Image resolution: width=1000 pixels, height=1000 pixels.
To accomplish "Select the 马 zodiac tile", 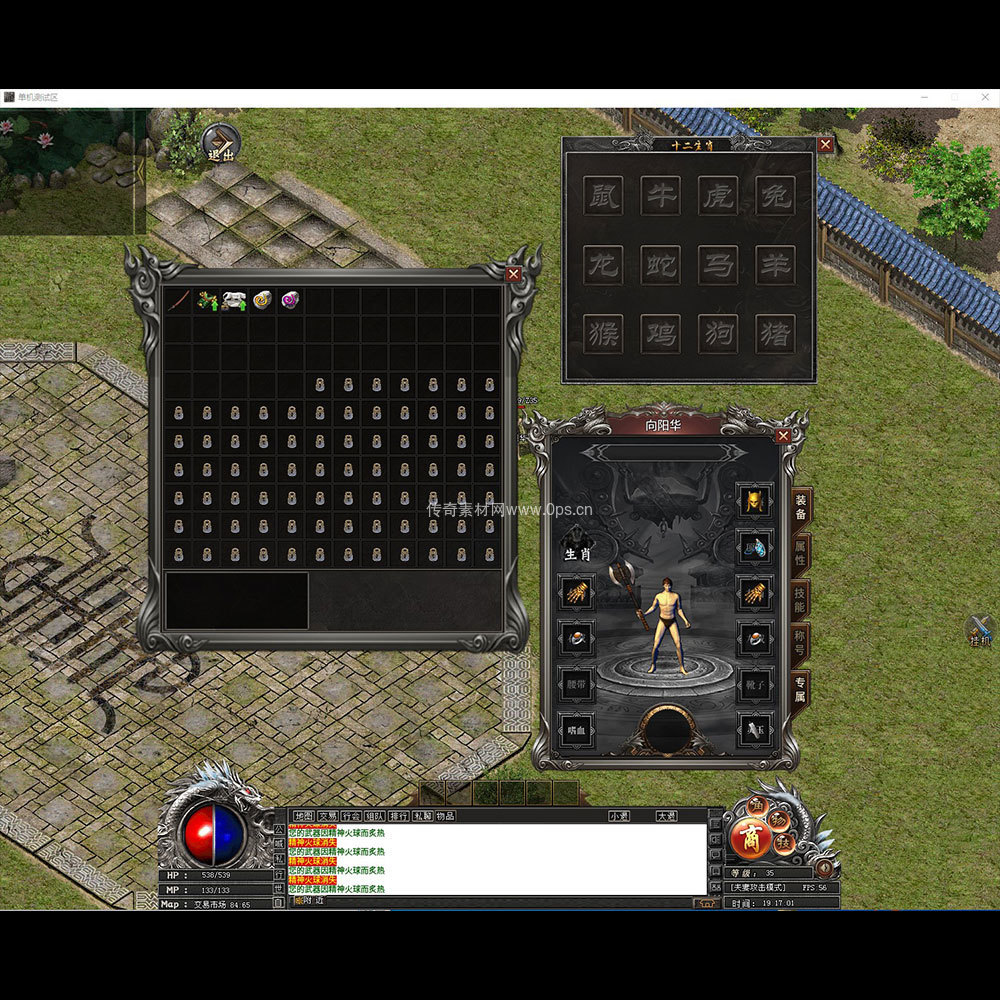I will click(717, 265).
